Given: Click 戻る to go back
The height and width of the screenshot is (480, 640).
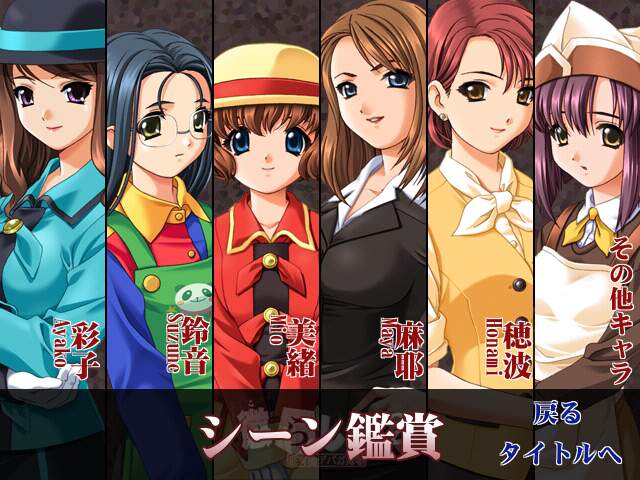Looking at the screenshot, I should 557,412.
